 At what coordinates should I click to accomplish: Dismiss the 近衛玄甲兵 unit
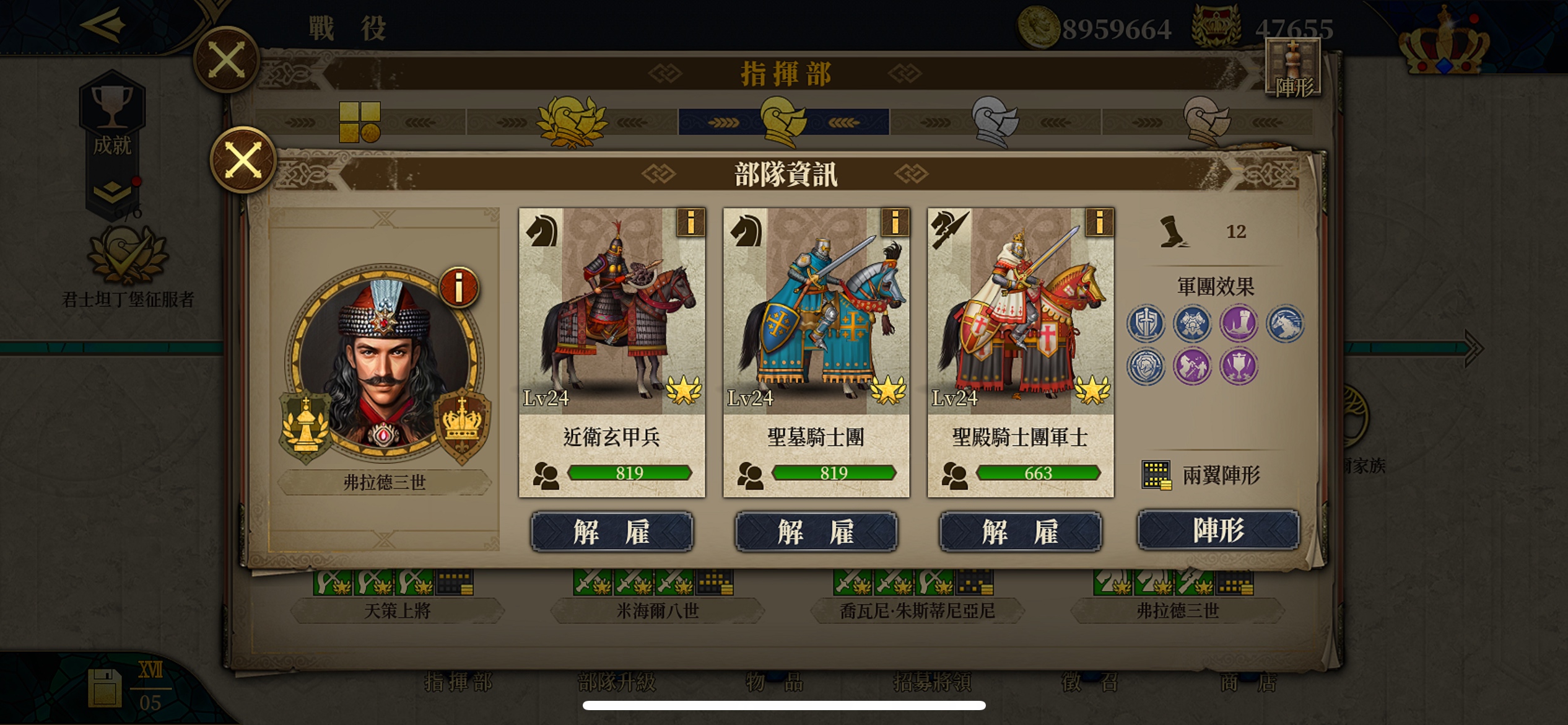click(612, 532)
